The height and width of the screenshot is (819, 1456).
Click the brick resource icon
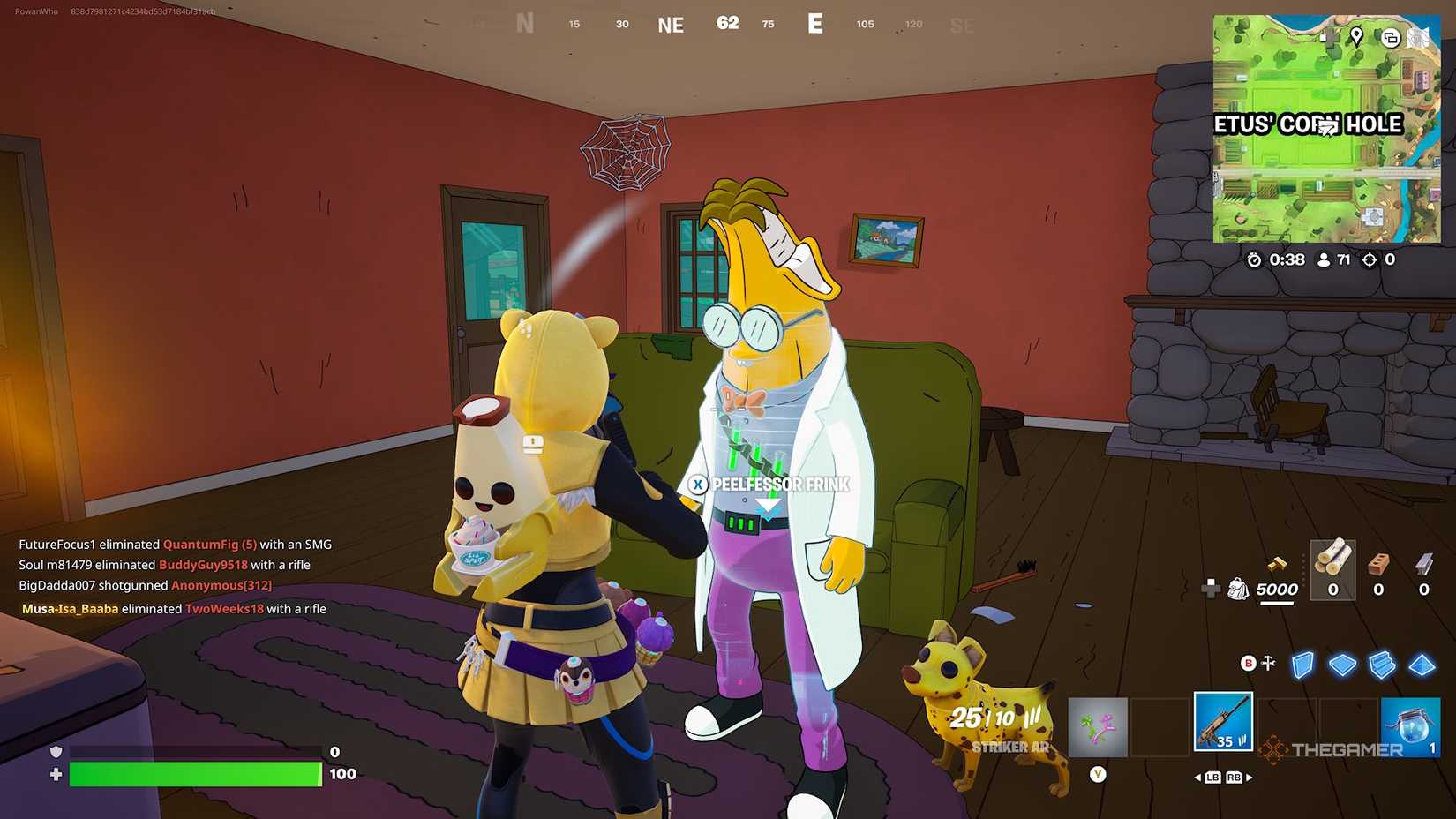point(1378,565)
